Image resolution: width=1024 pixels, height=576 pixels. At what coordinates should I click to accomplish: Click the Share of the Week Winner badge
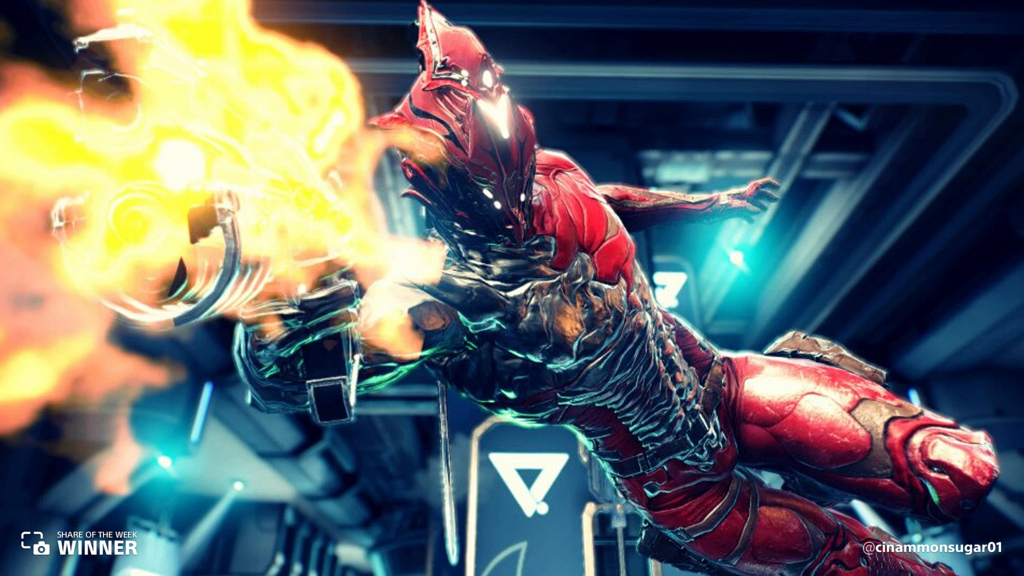79,543
